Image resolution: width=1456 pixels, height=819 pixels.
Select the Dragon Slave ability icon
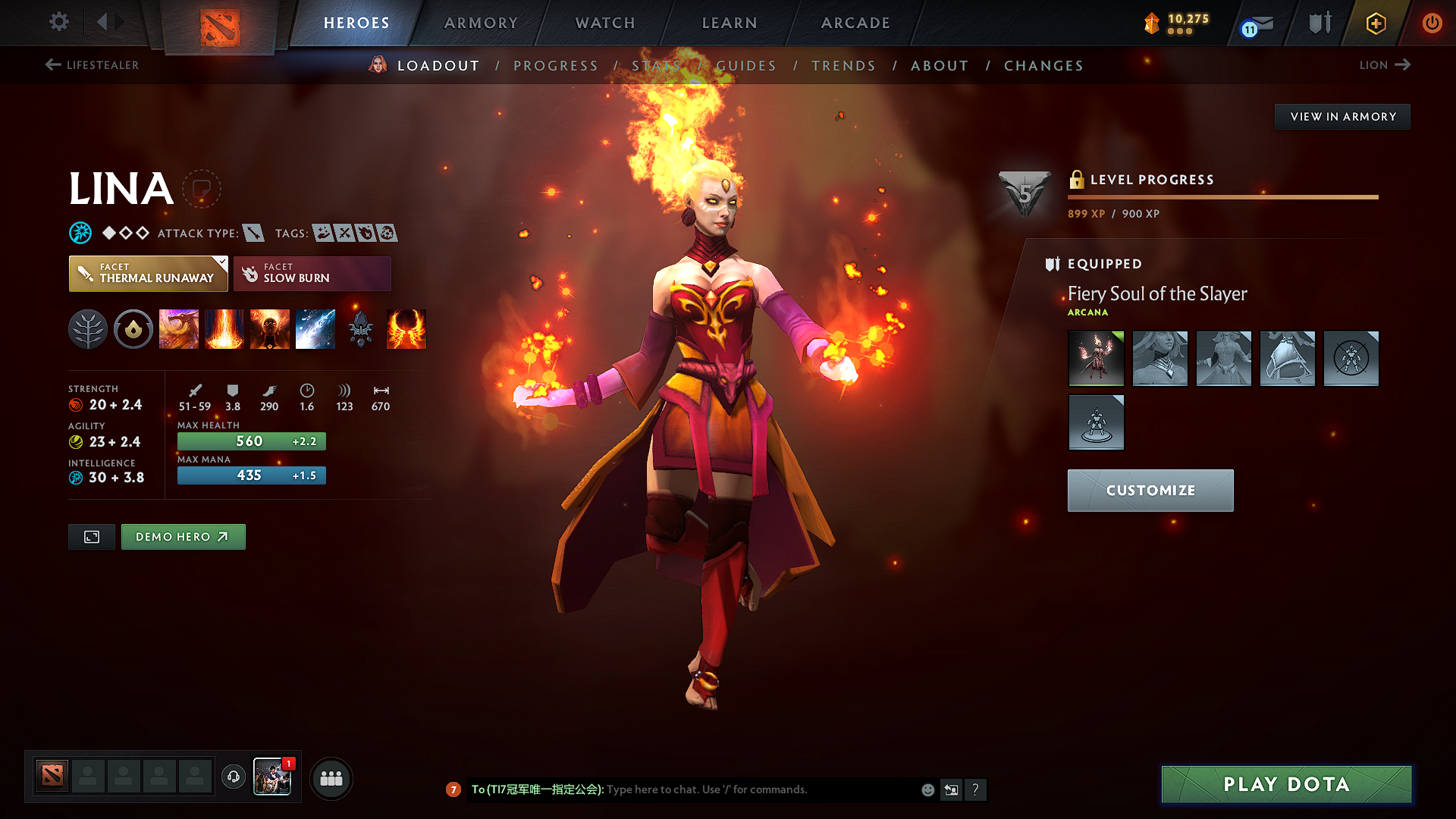point(179,329)
